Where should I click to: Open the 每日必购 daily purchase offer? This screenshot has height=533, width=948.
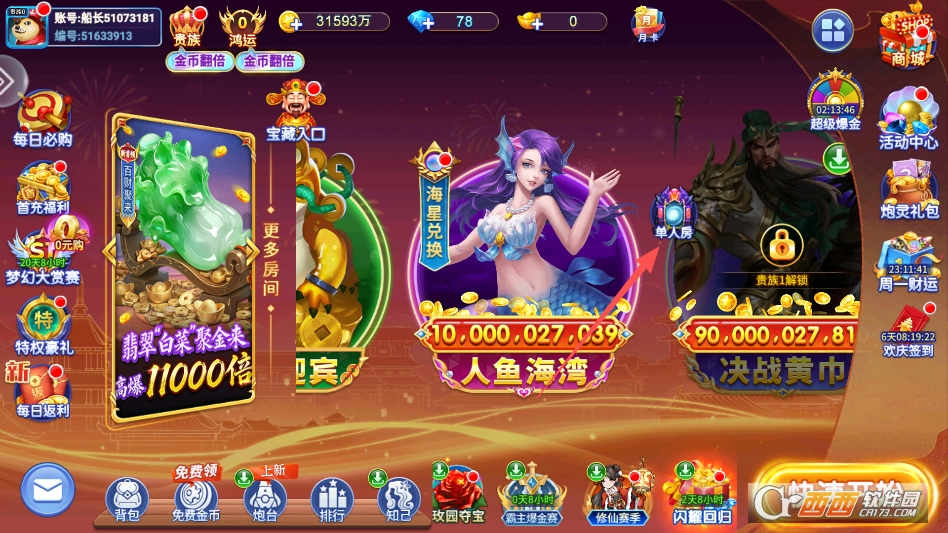pyautogui.click(x=42, y=119)
